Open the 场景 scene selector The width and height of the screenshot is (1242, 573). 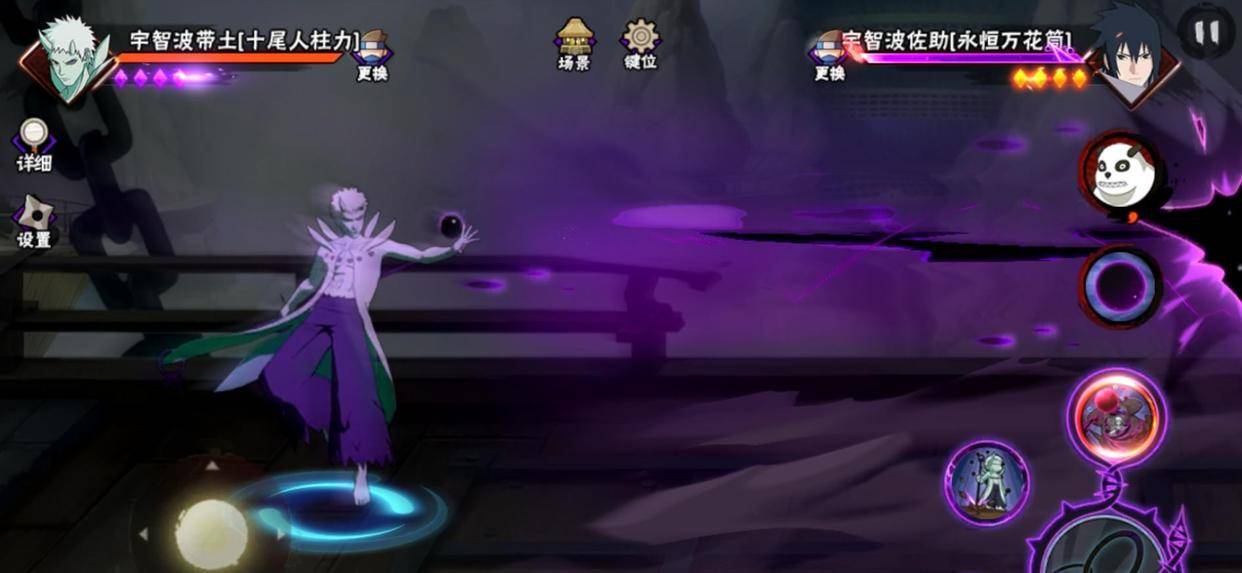coord(574,44)
